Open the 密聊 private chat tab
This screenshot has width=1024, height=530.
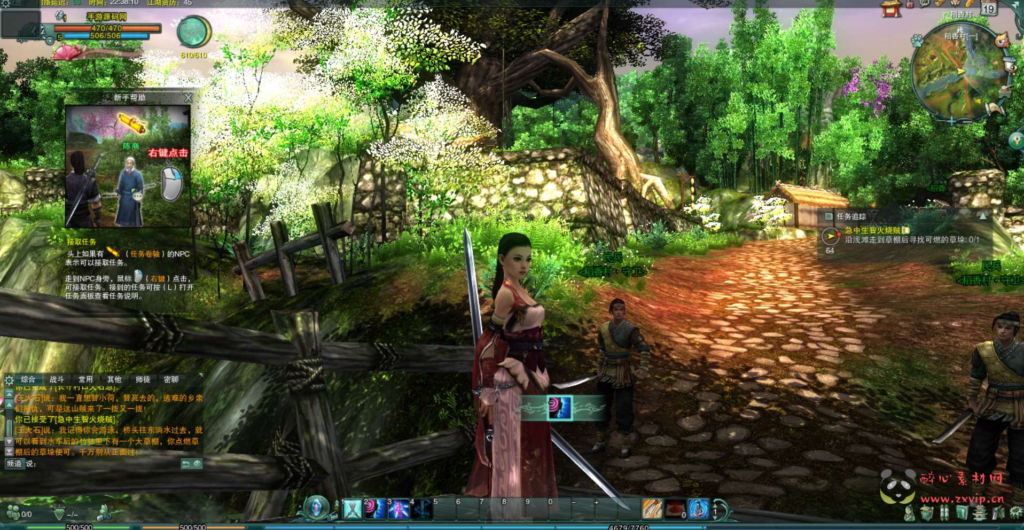point(171,380)
